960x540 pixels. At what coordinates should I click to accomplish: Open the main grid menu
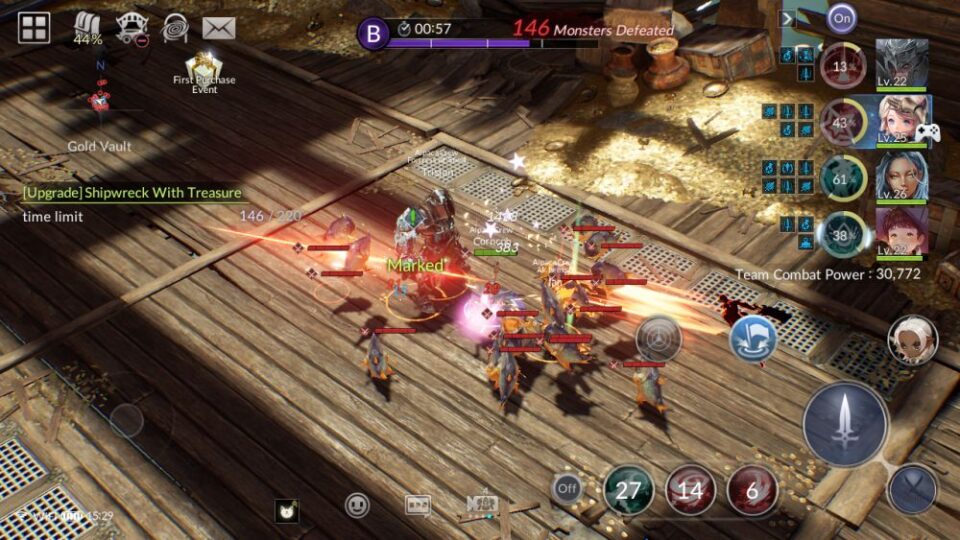pos(34,27)
